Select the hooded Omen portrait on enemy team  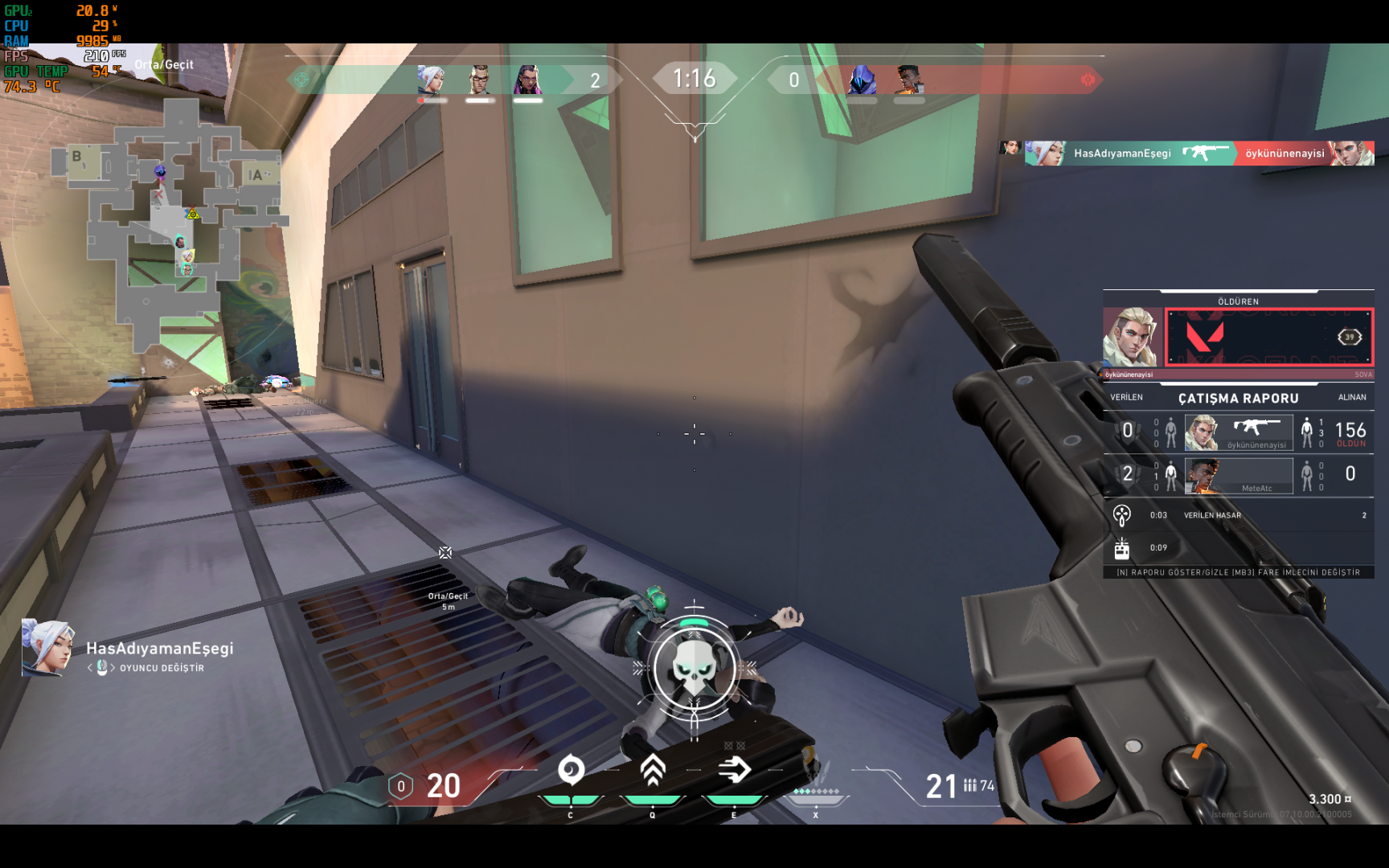[x=862, y=80]
